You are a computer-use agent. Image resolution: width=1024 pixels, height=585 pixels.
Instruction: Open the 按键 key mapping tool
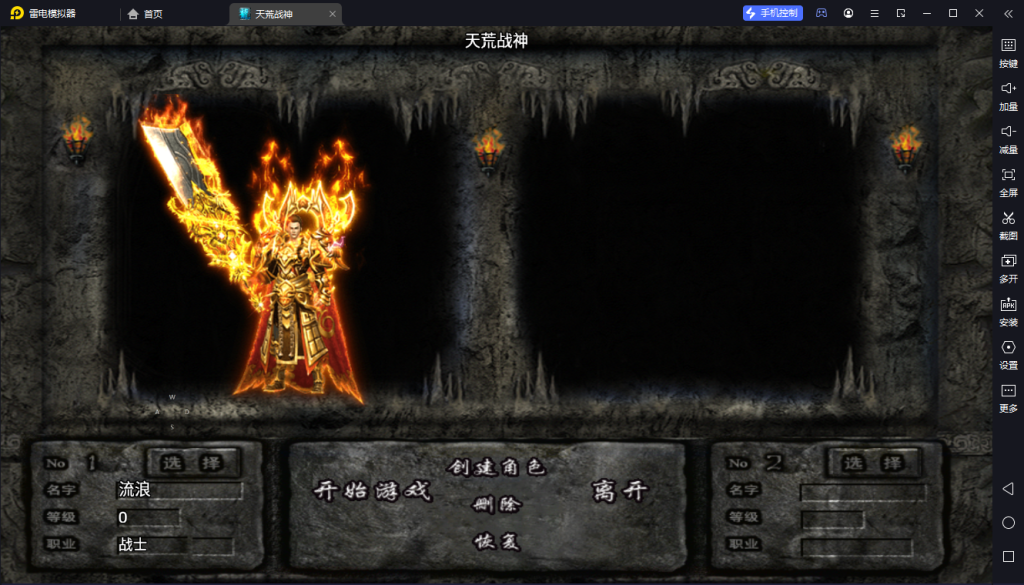pyautogui.click(x=1008, y=51)
